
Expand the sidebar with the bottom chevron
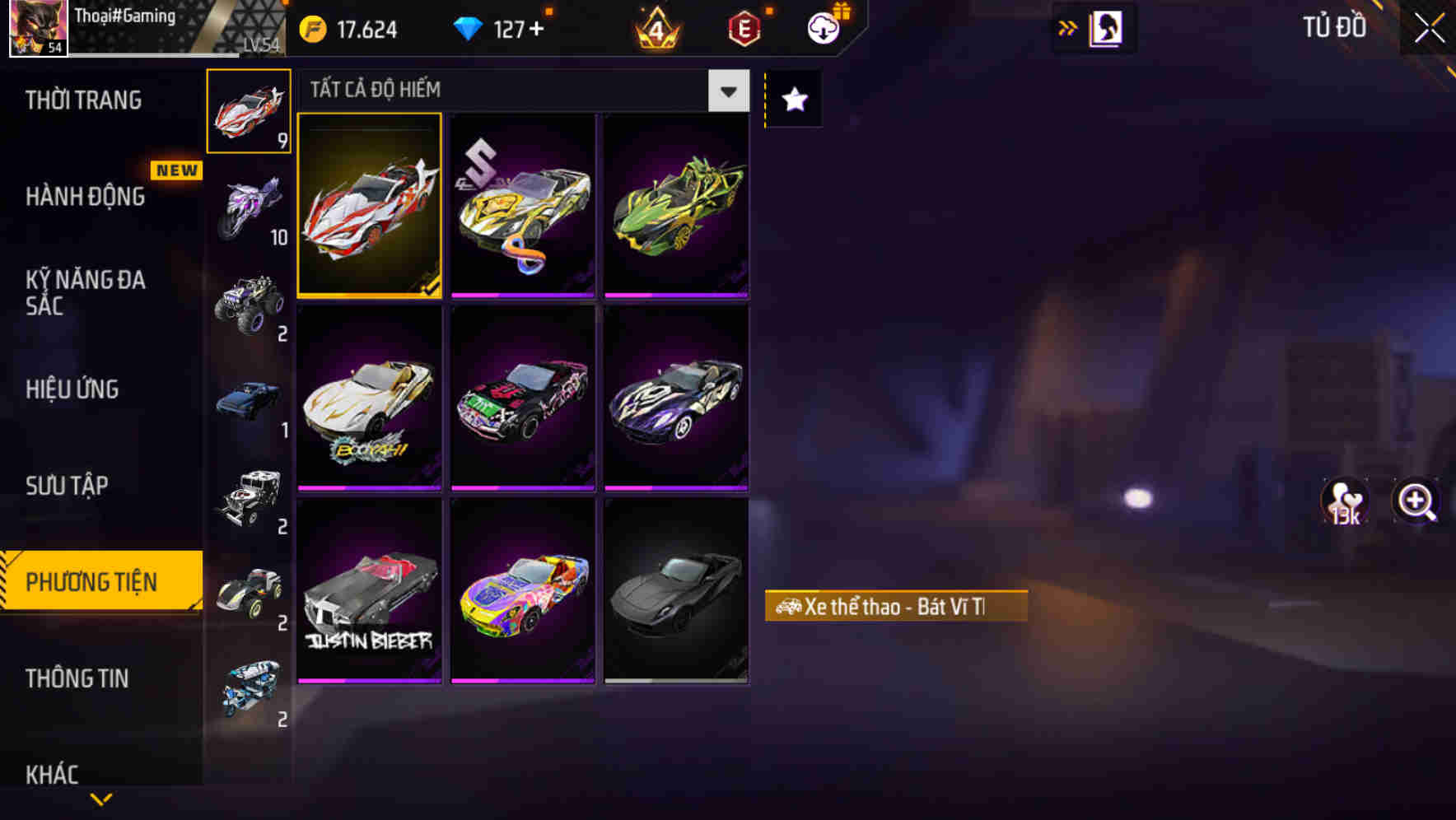100,800
